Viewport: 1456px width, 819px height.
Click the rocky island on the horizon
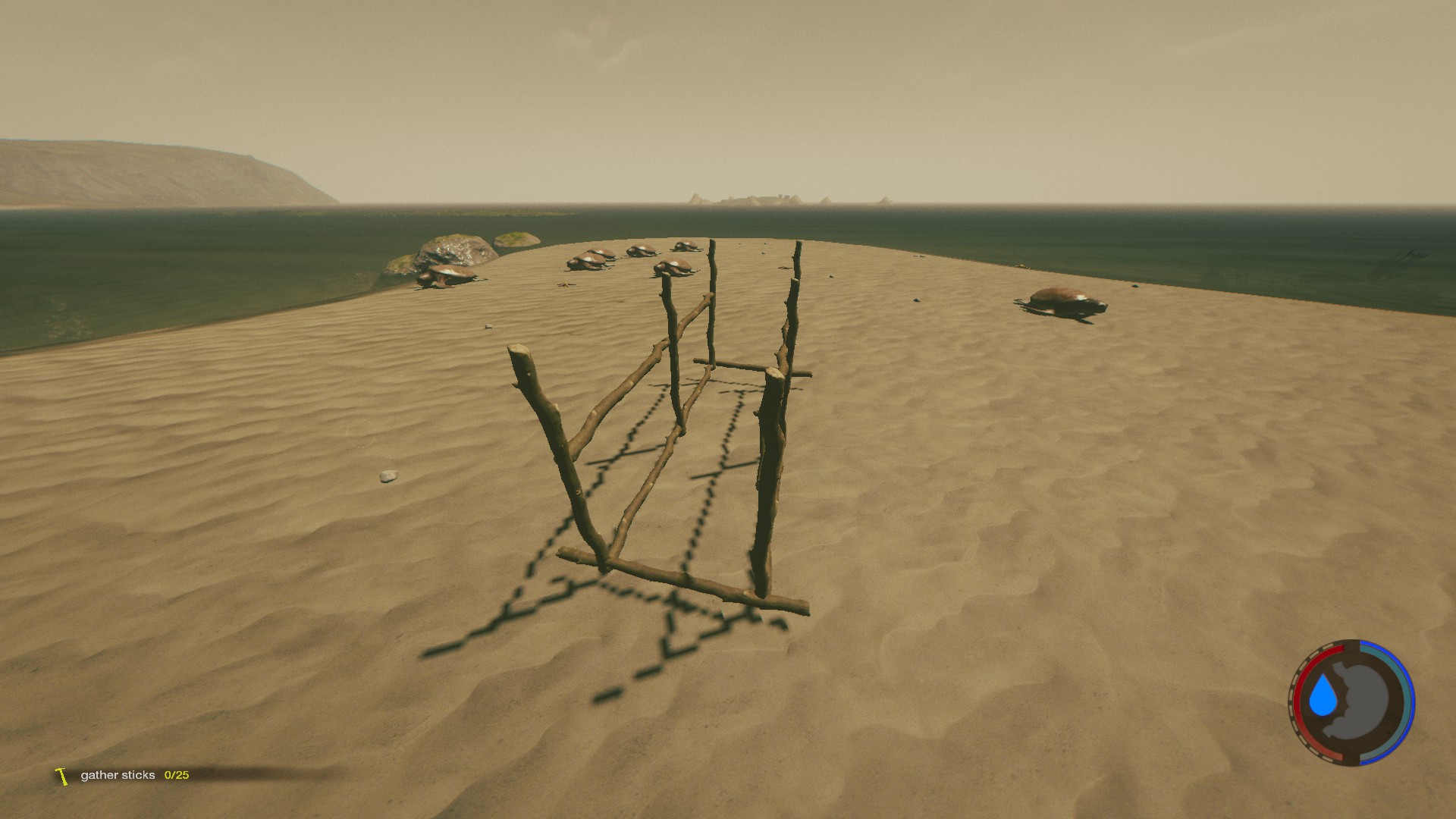click(x=758, y=199)
